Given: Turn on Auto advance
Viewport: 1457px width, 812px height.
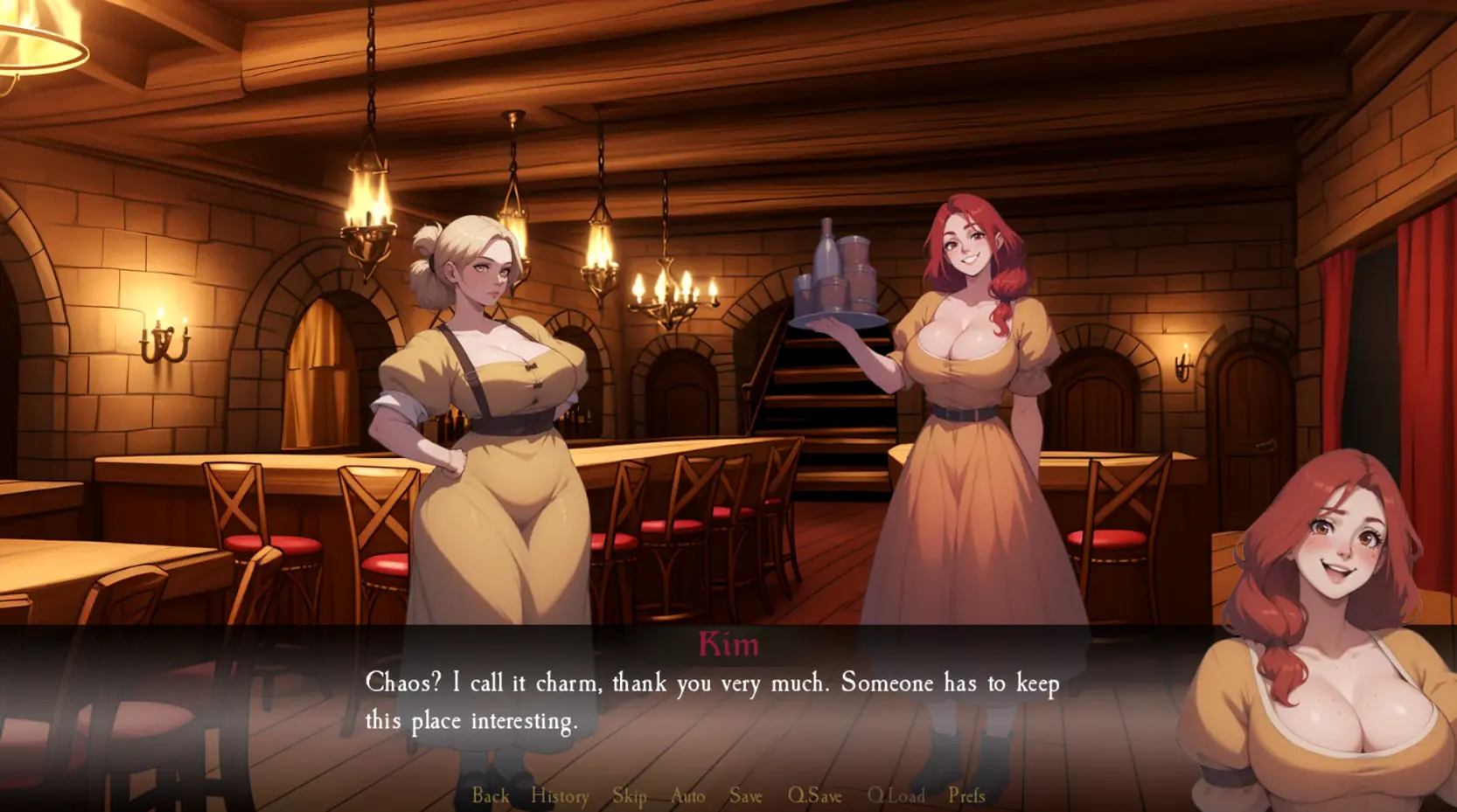Looking at the screenshot, I should coord(687,795).
